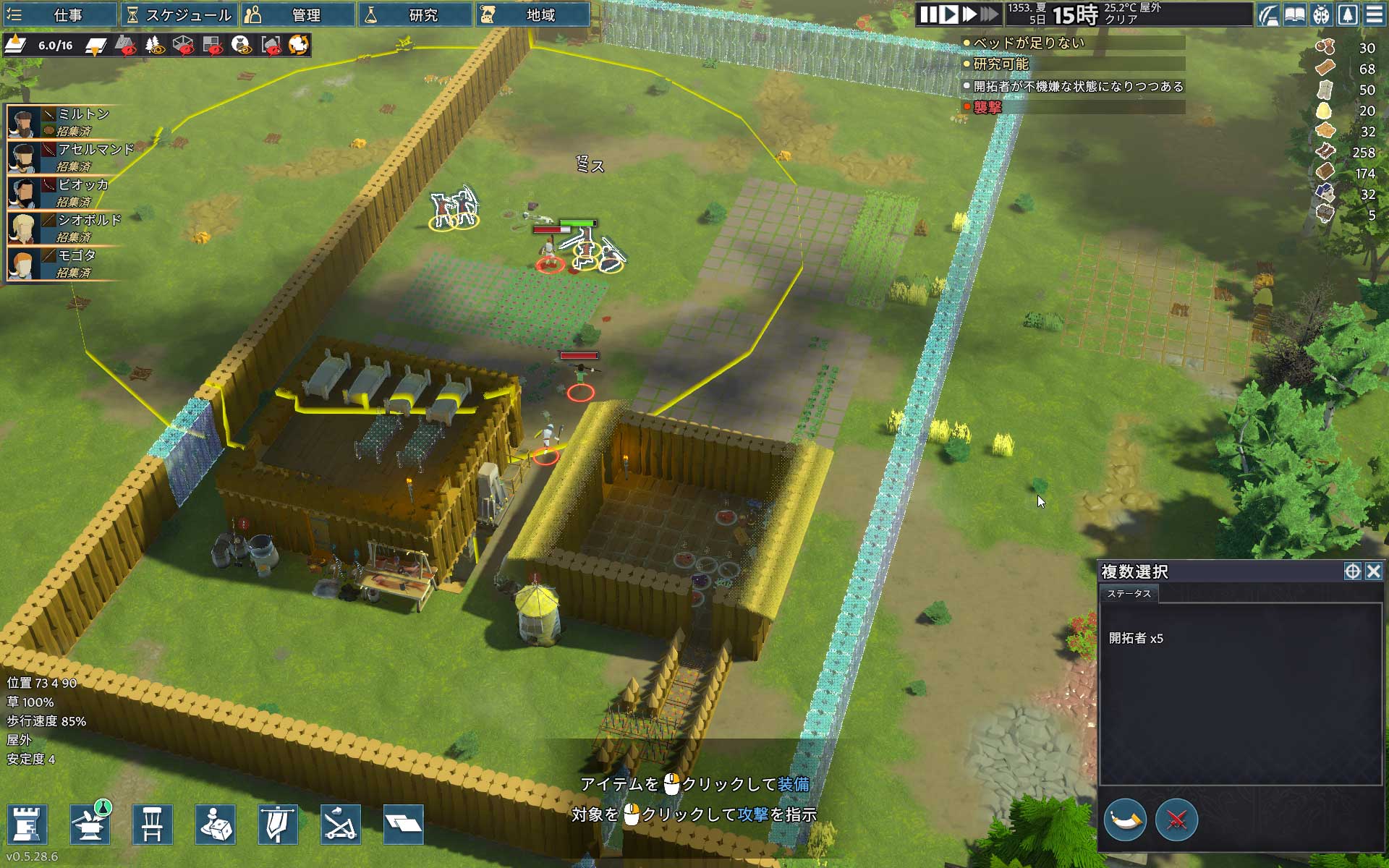Open the 研究 research menu
Viewport: 1389px width, 868px height.
415,14
